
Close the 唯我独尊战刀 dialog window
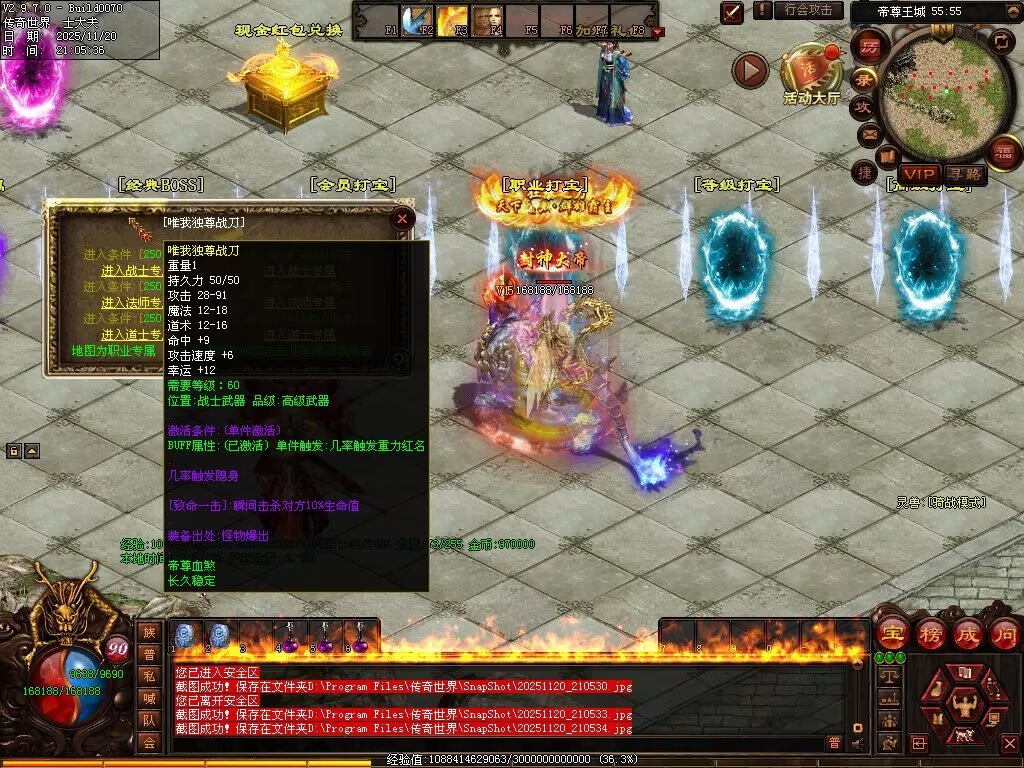tap(402, 218)
